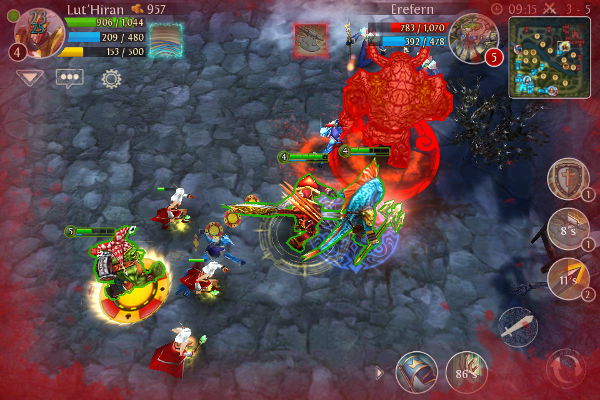The height and width of the screenshot is (400, 600).
Task: Use the ability on 8-second cooldown
Action: tap(567, 230)
